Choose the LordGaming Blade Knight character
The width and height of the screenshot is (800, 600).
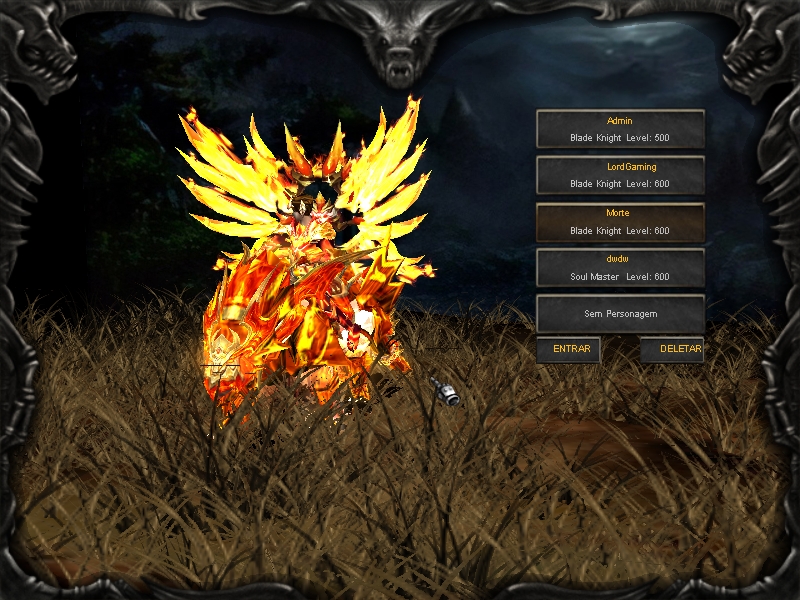(x=620, y=175)
